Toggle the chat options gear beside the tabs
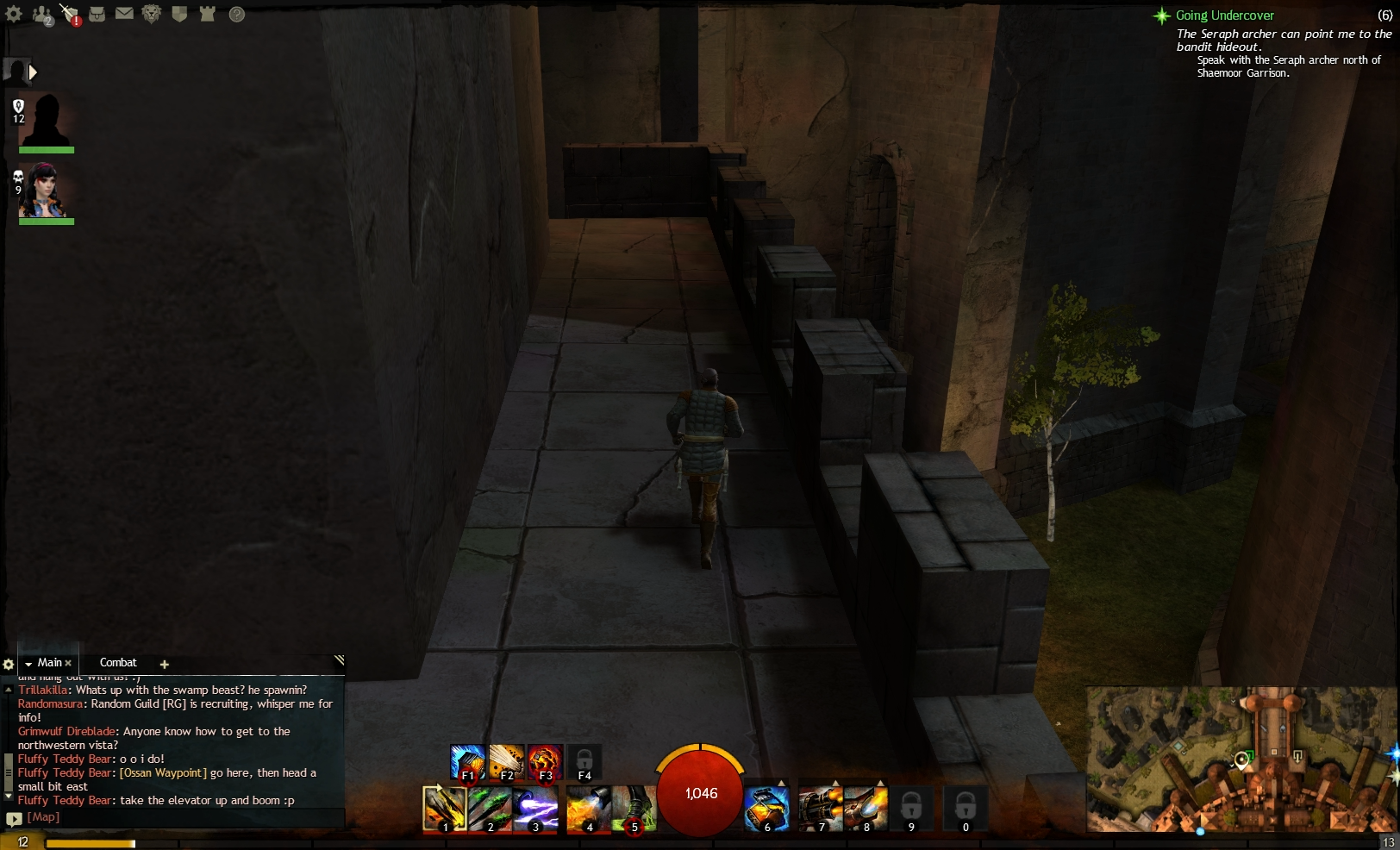 9,664
